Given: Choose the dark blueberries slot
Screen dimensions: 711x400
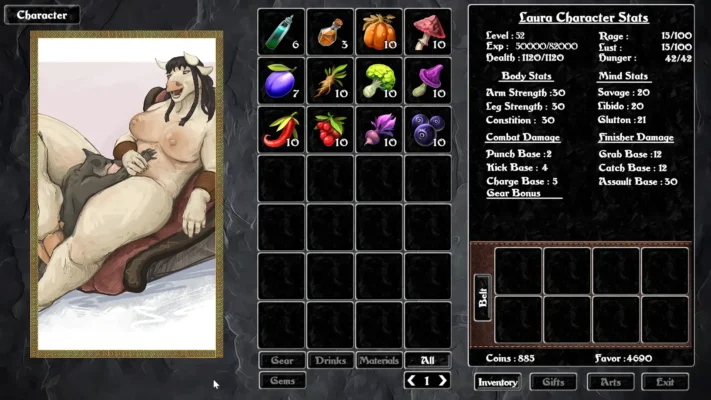Looking at the screenshot, I should 428,130.
